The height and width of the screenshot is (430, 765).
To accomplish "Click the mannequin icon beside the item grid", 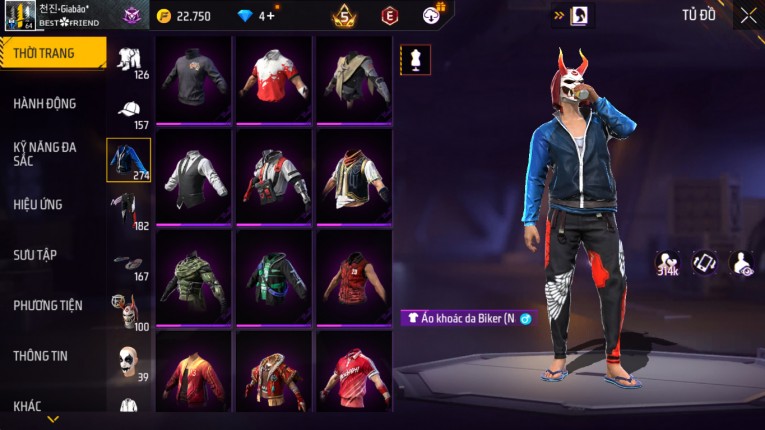I will pyautogui.click(x=415, y=59).
